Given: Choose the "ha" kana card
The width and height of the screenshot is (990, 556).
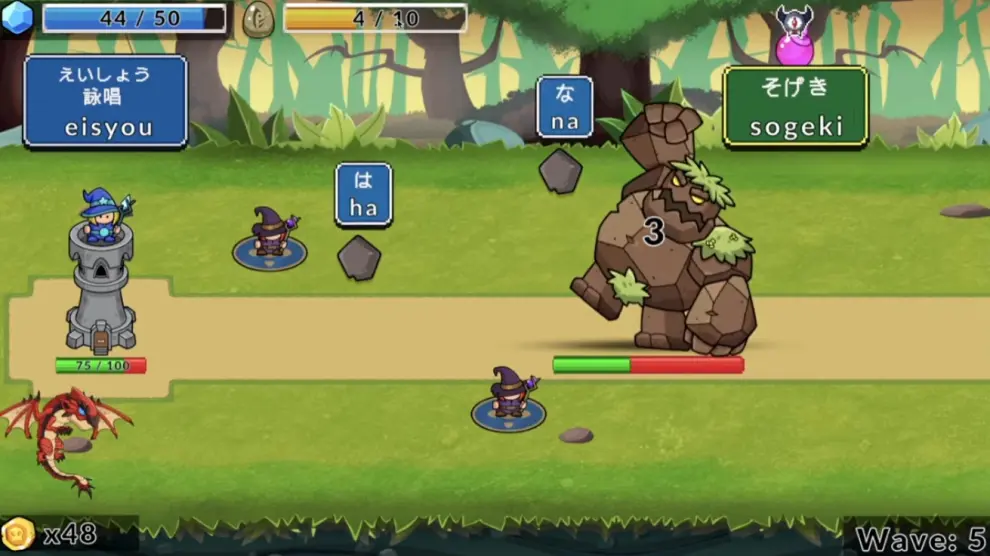Looking at the screenshot, I should coord(363,195).
